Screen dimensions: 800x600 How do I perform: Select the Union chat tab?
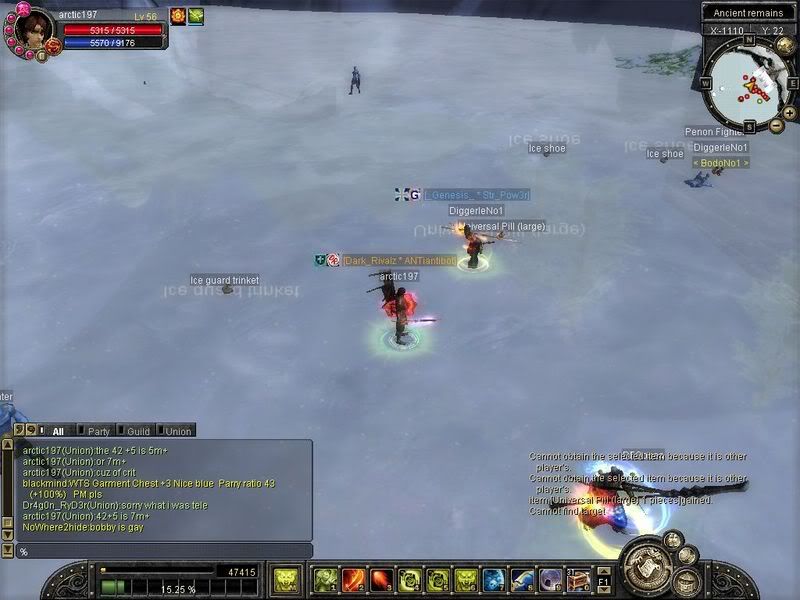coord(178,431)
